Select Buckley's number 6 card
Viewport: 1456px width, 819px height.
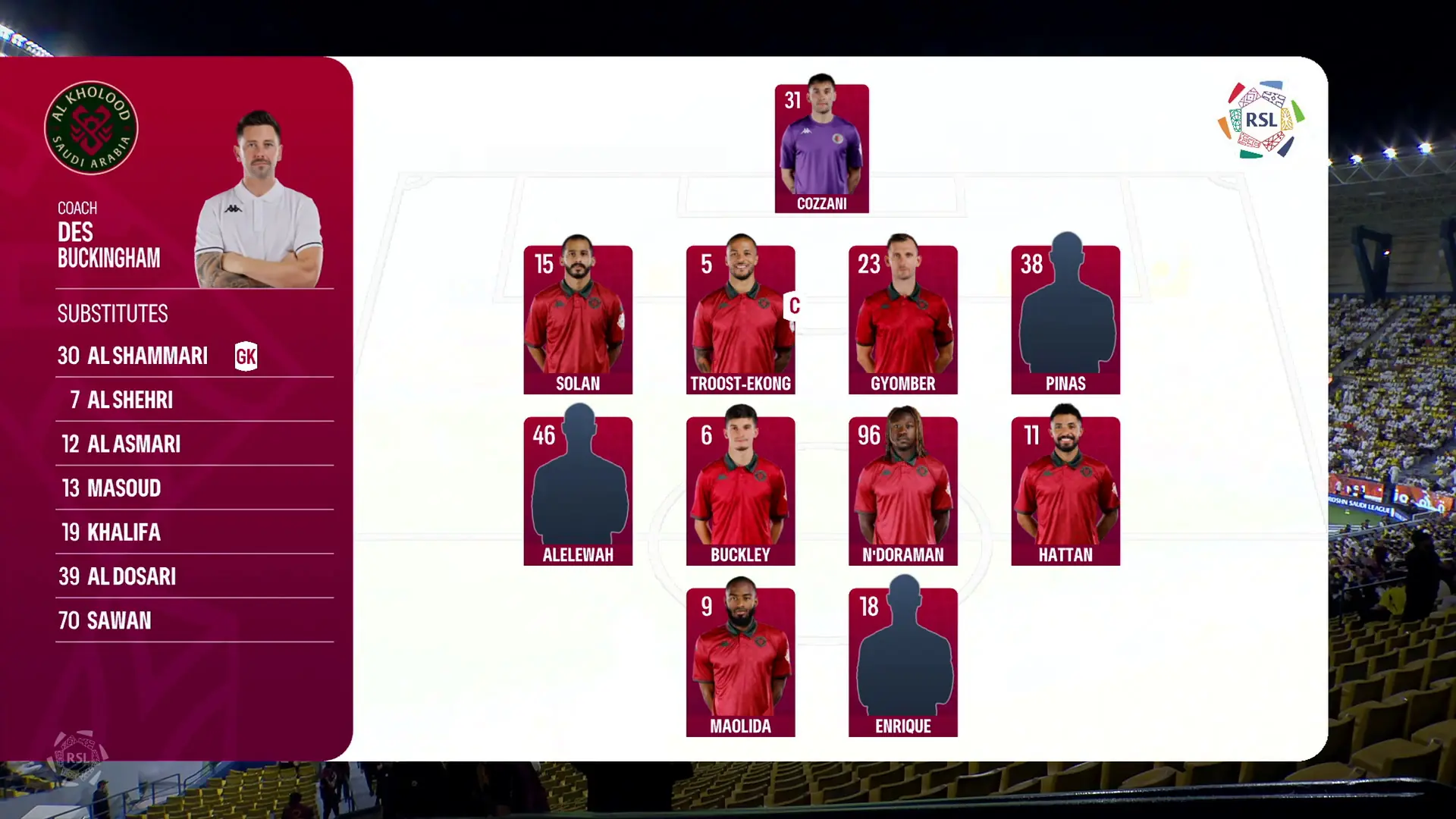tap(740, 491)
